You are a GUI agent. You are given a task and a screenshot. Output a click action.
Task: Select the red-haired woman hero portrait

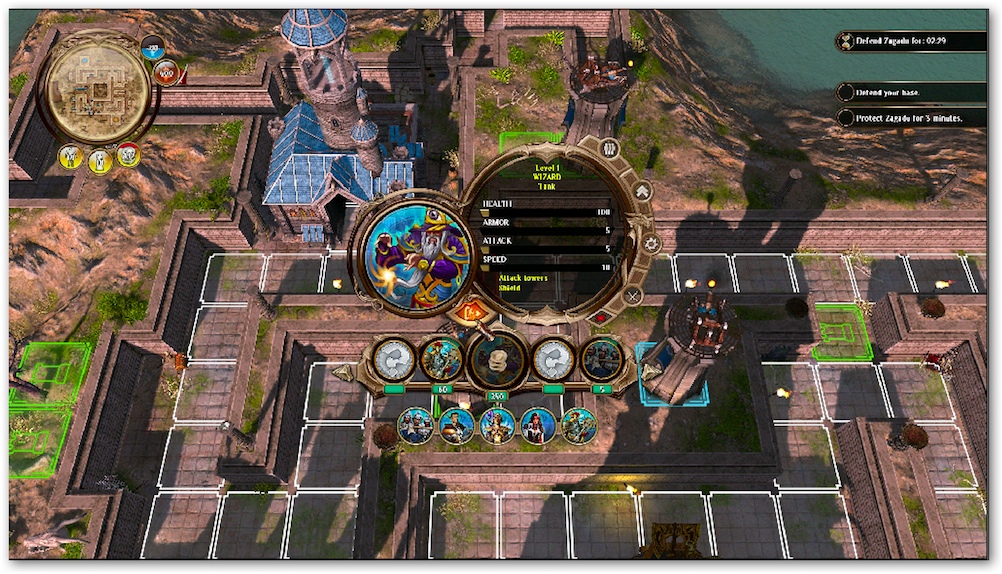click(x=538, y=426)
